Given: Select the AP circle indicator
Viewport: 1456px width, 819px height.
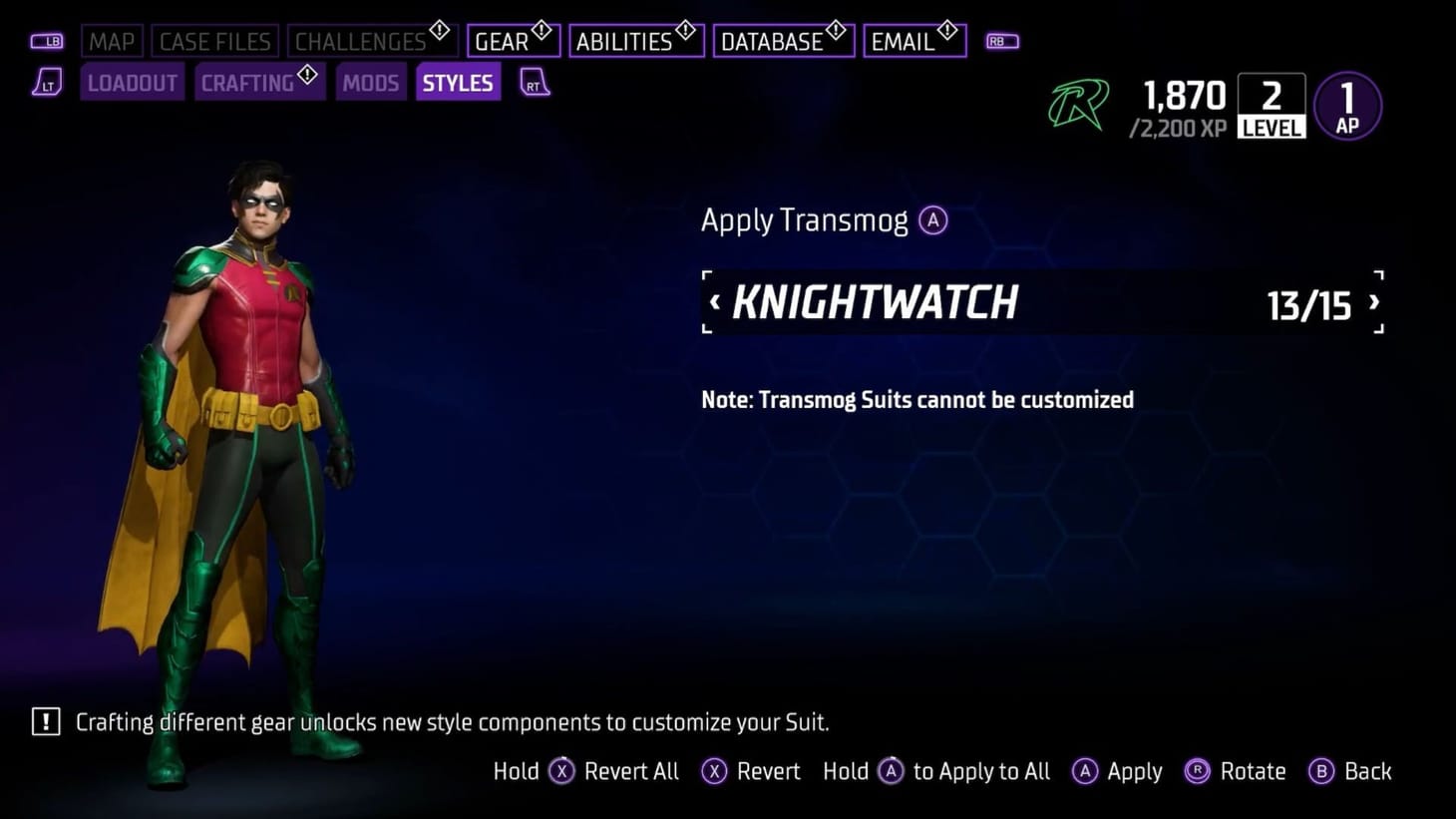Looking at the screenshot, I should click(x=1347, y=104).
